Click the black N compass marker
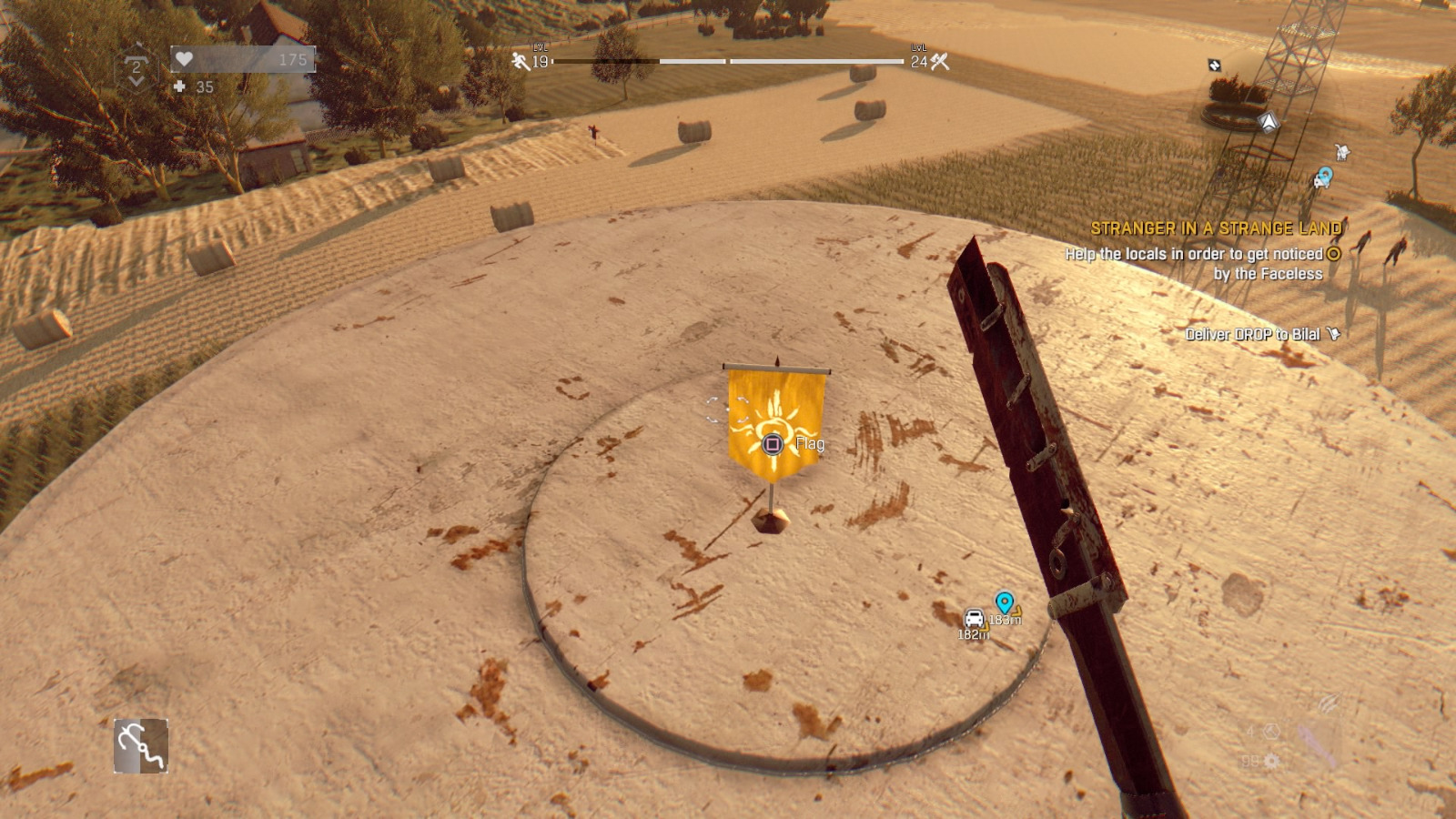Image resolution: width=1456 pixels, height=819 pixels. [1213, 66]
